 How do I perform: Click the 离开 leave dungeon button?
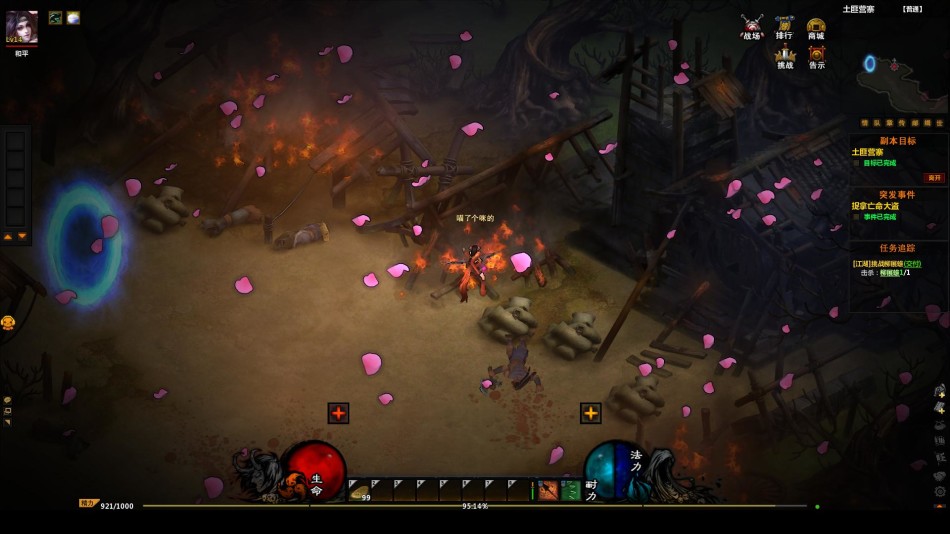click(934, 178)
